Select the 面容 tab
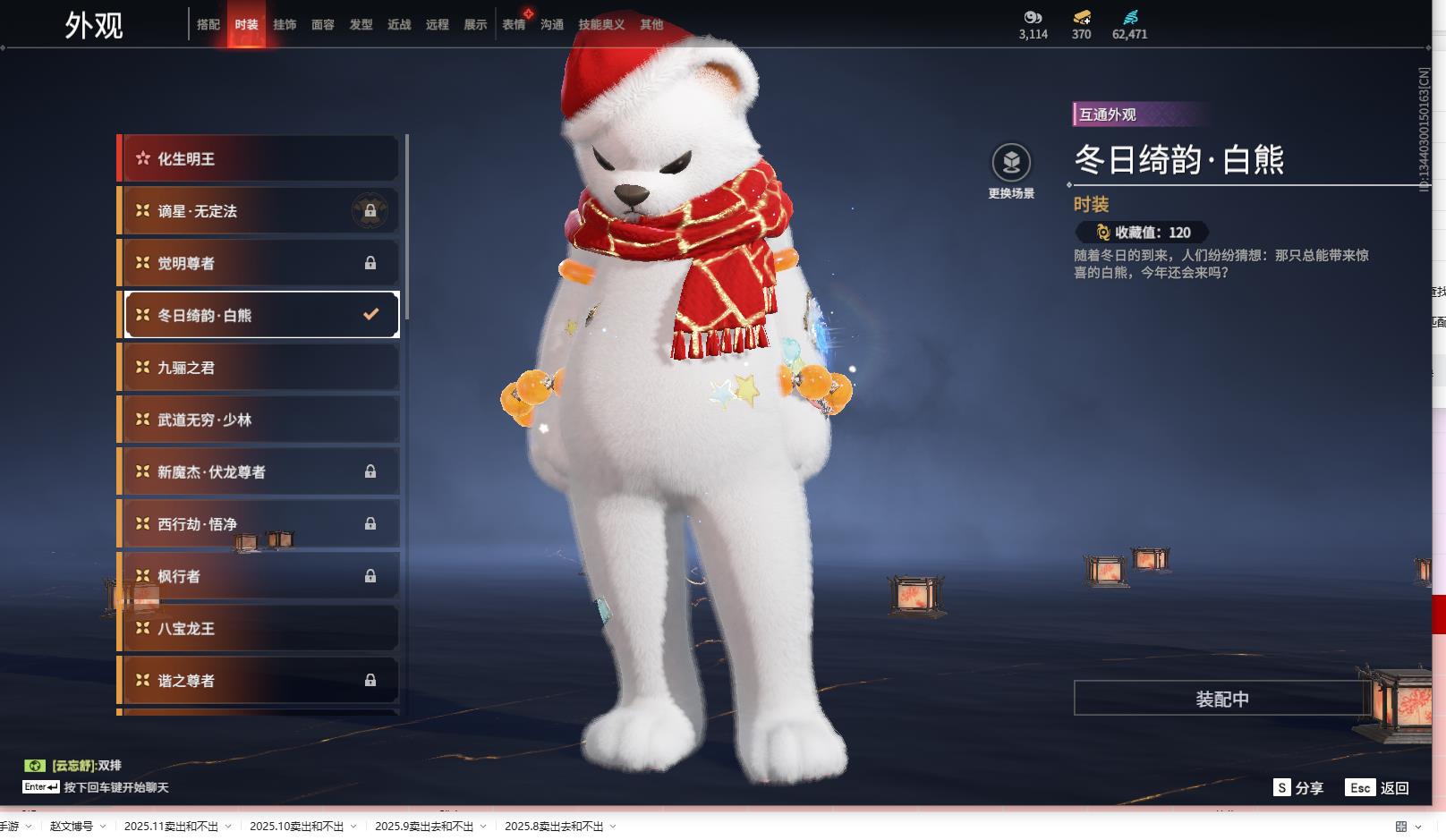This screenshot has height=840, width=1446. click(323, 25)
